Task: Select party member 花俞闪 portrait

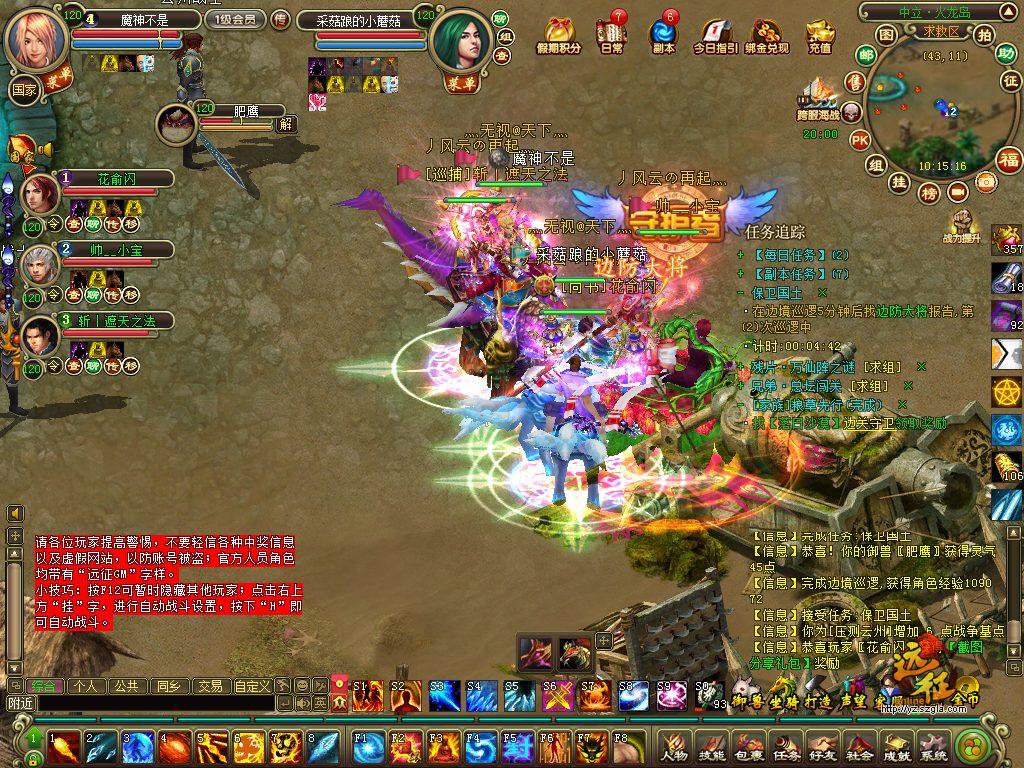Action: [x=40, y=193]
